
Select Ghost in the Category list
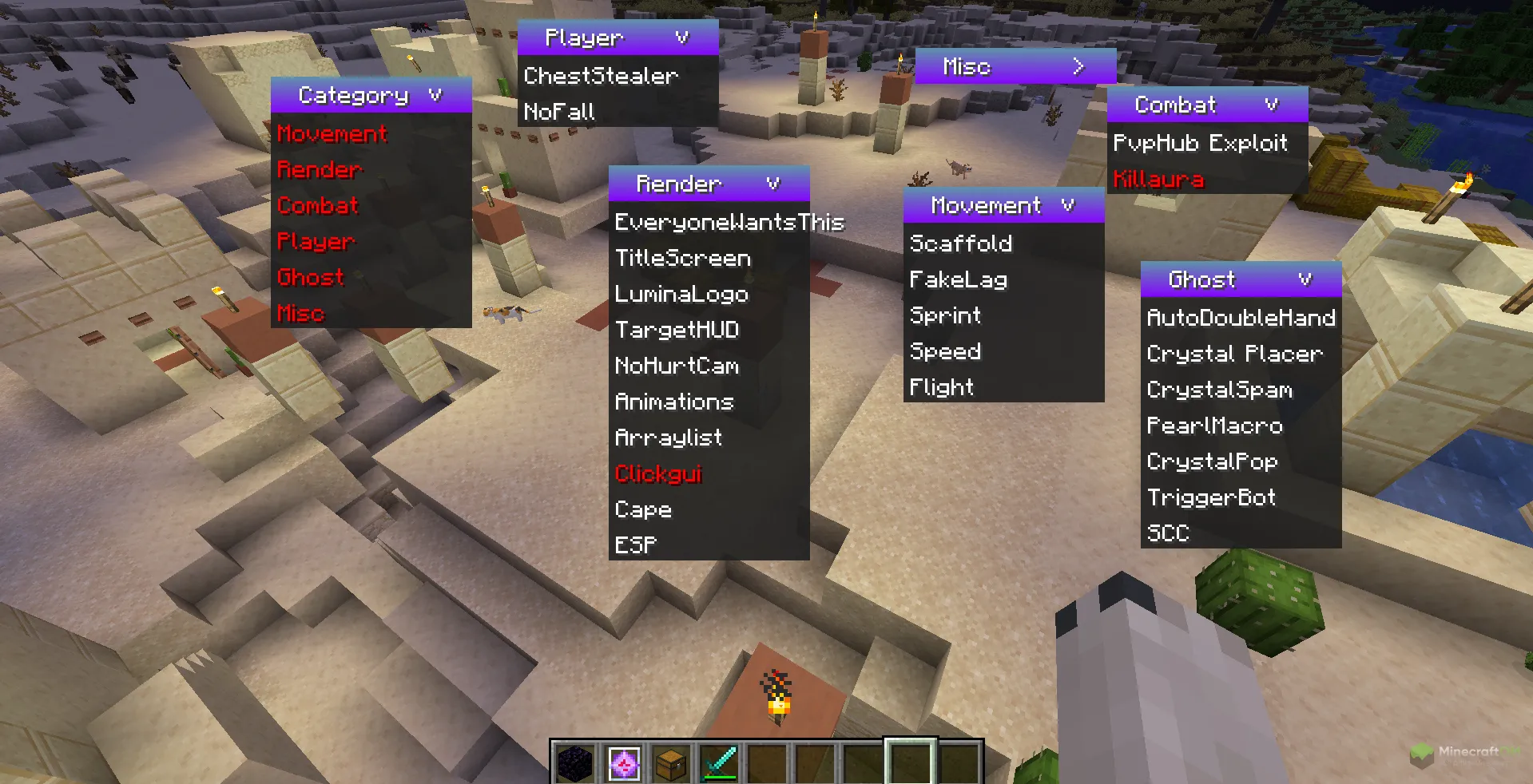point(311,277)
